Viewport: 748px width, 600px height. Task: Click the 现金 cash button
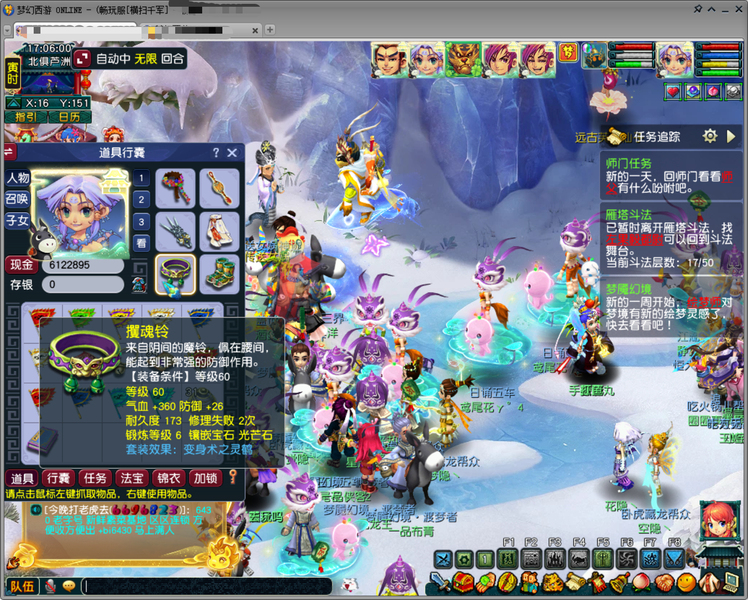21,265
